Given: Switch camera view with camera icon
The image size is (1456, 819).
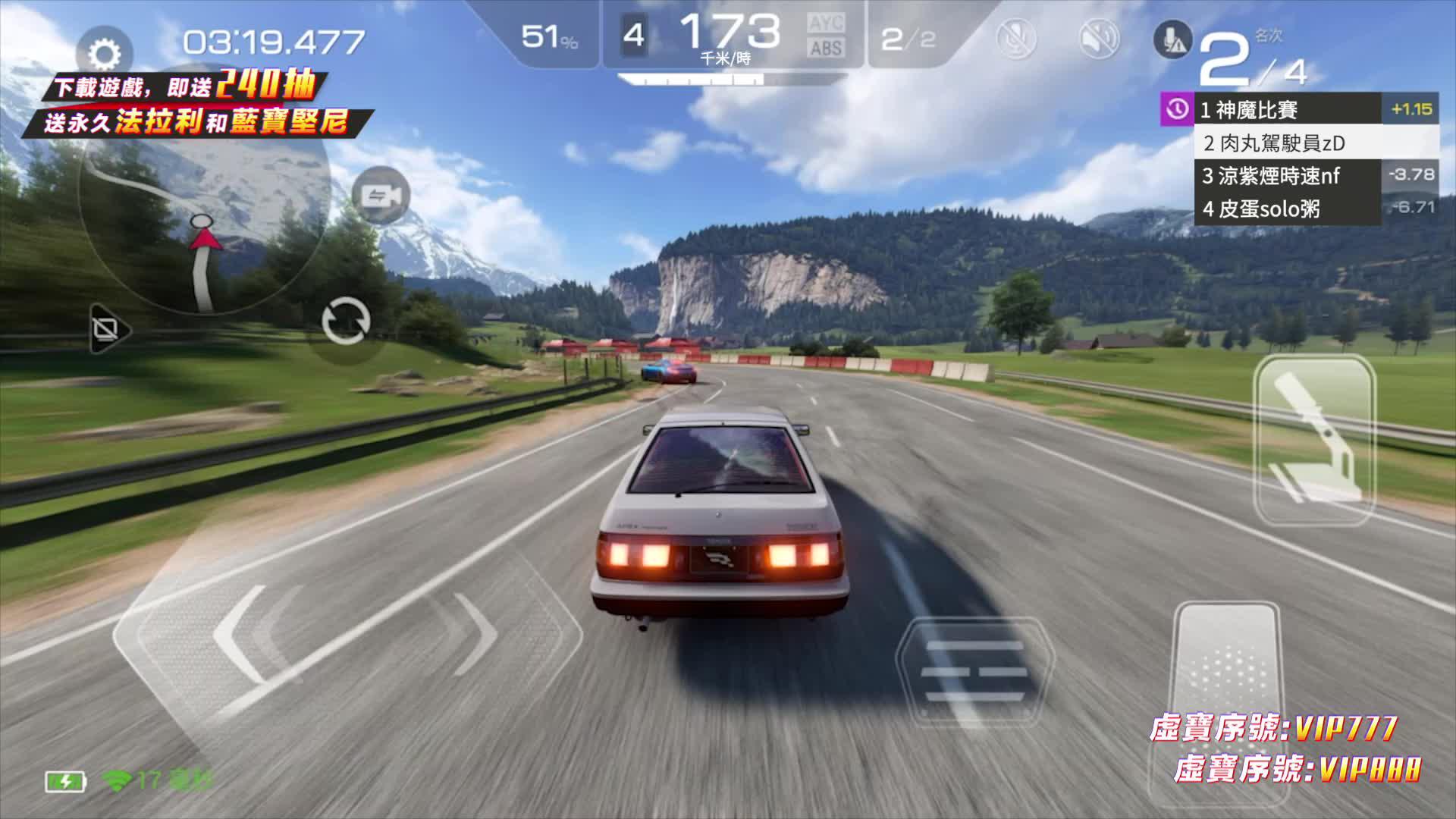Looking at the screenshot, I should point(381,196).
